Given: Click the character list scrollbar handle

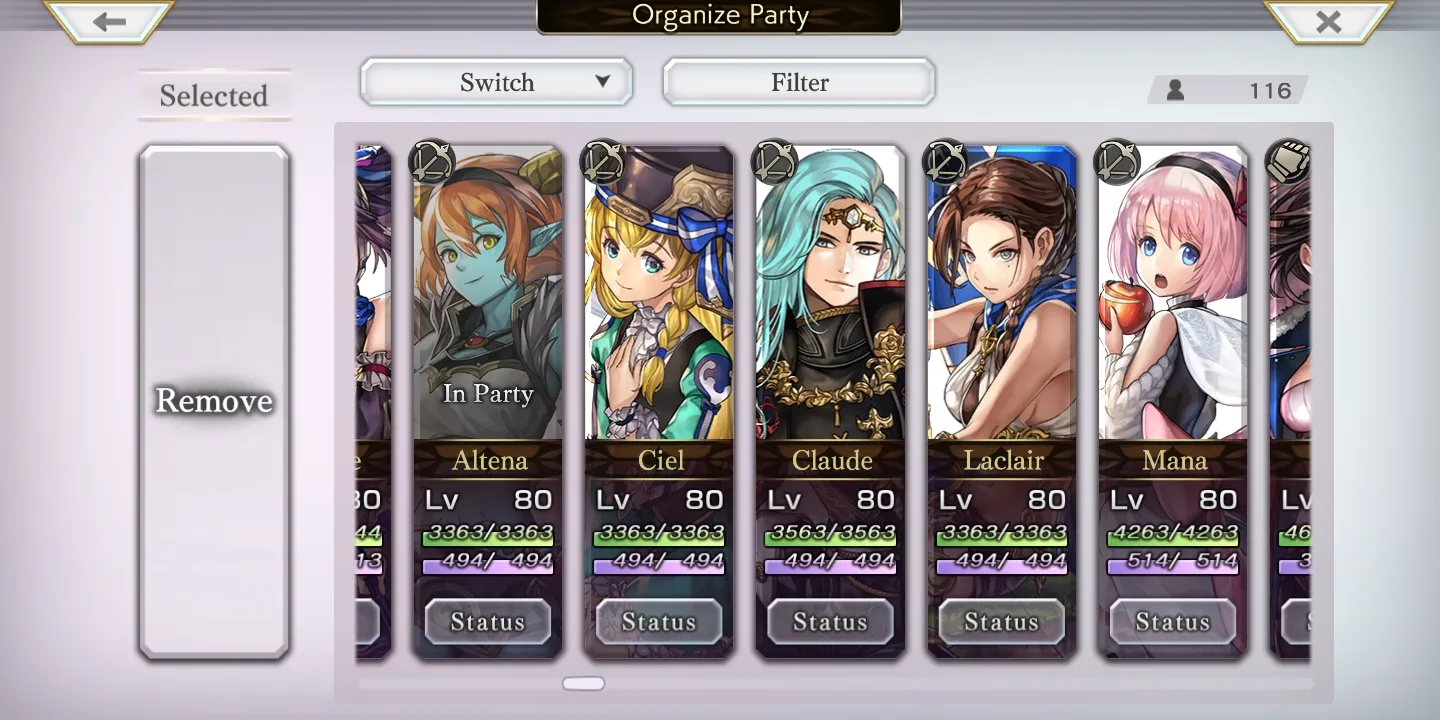Looking at the screenshot, I should (x=584, y=684).
